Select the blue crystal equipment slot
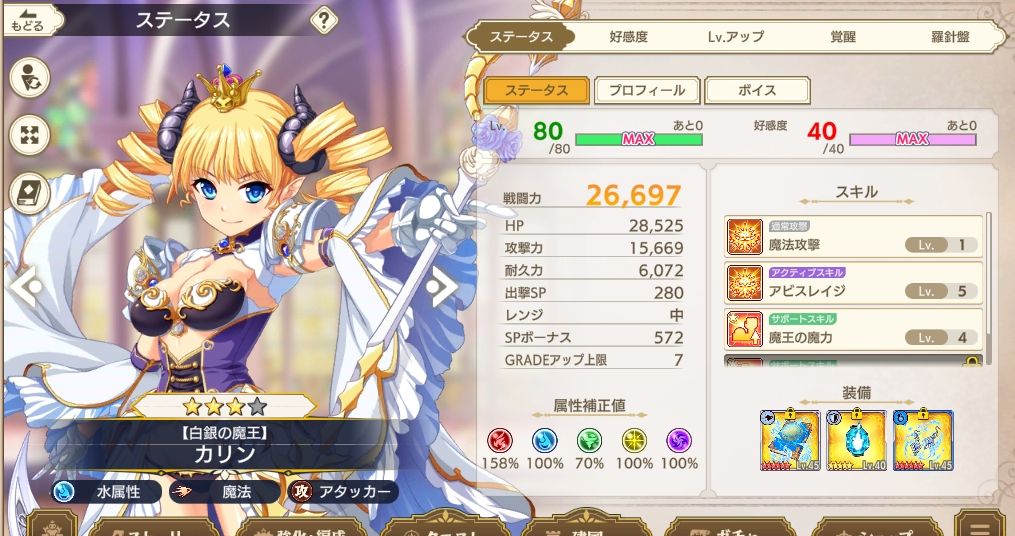Screen dimensions: 1015x536 [856, 440]
